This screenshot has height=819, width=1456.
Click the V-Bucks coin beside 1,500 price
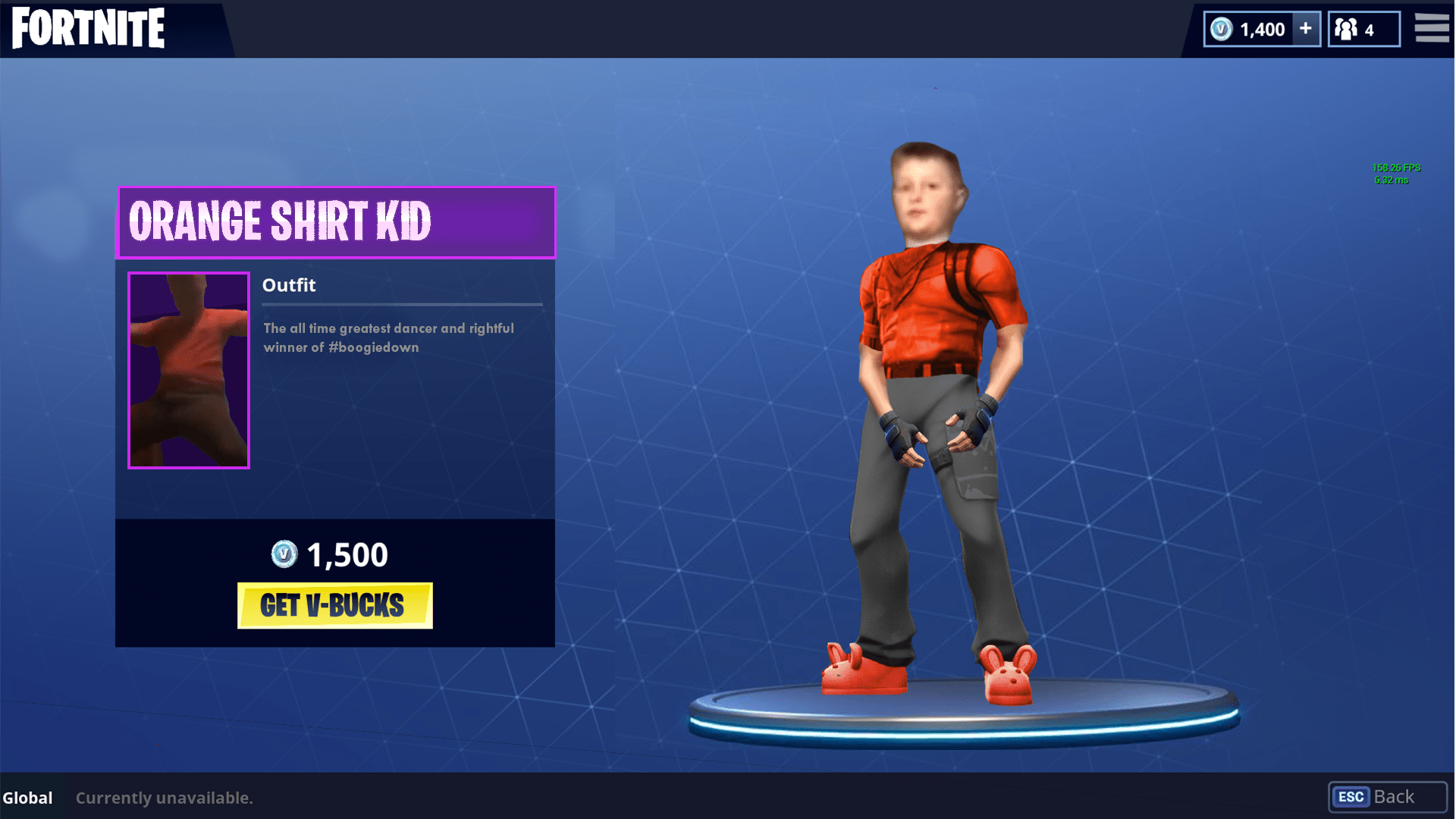284,555
